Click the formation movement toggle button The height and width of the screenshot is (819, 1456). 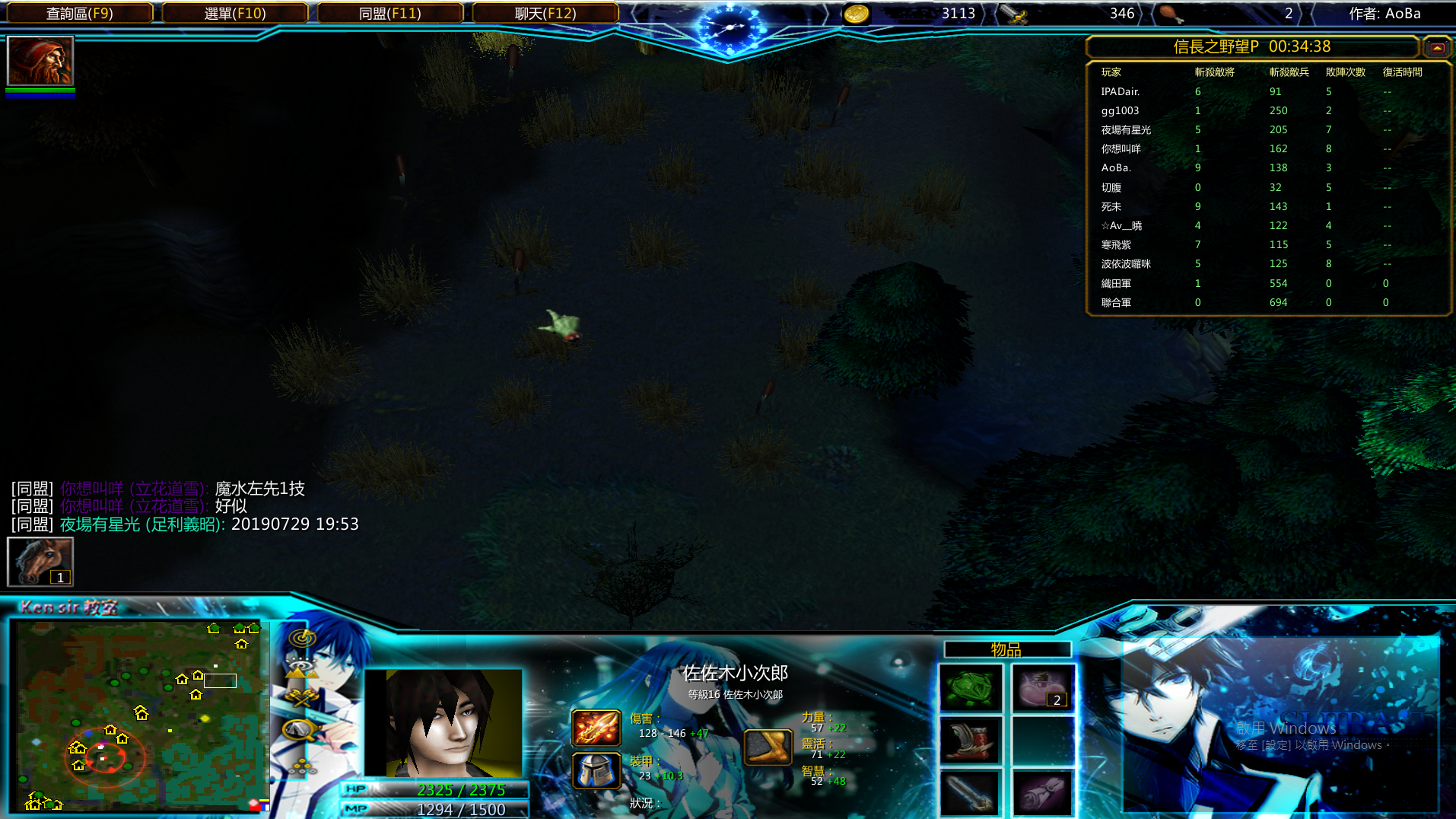(x=302, y=763)
